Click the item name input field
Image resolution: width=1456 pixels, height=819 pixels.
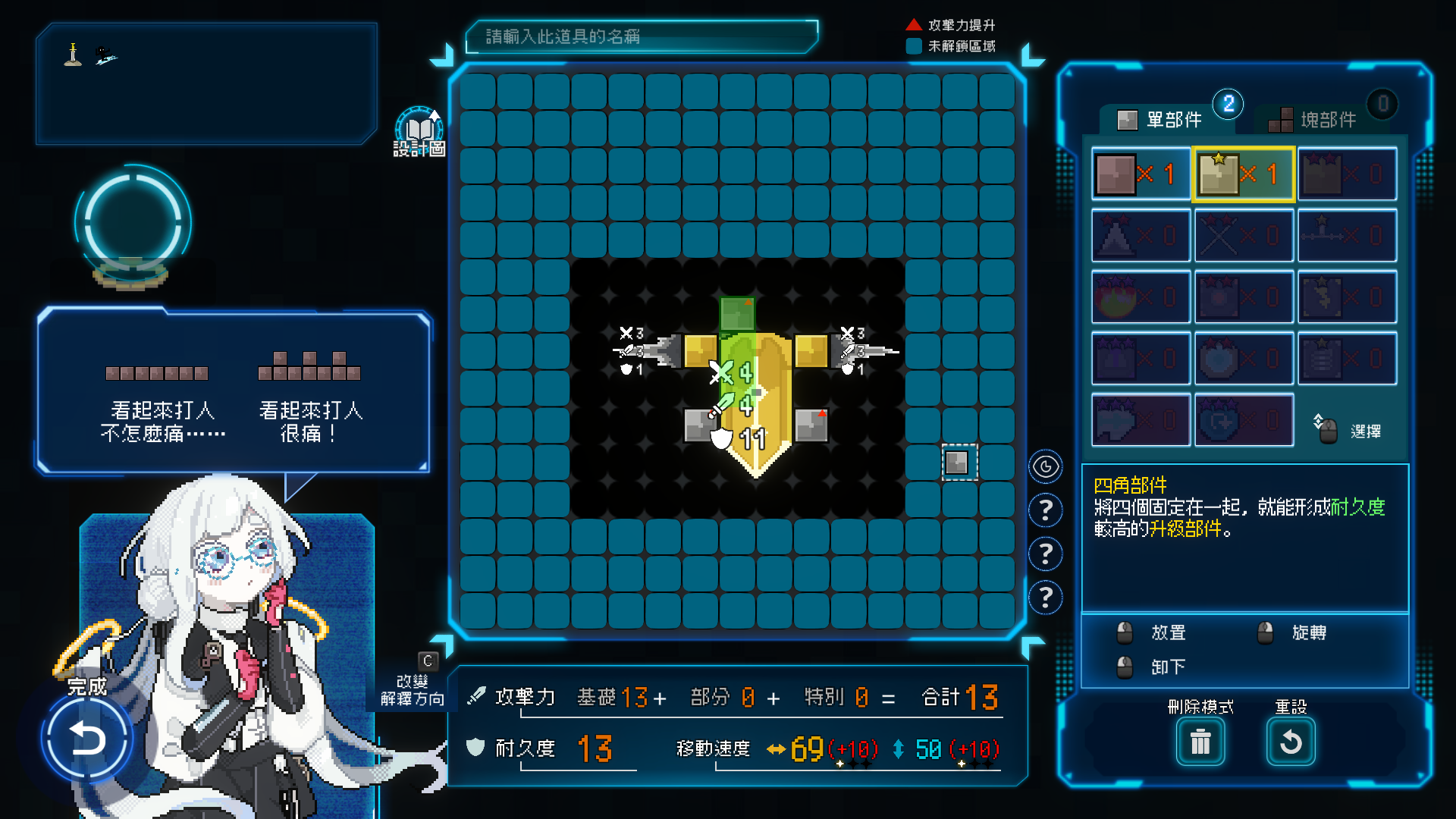(x=641, y=36)
